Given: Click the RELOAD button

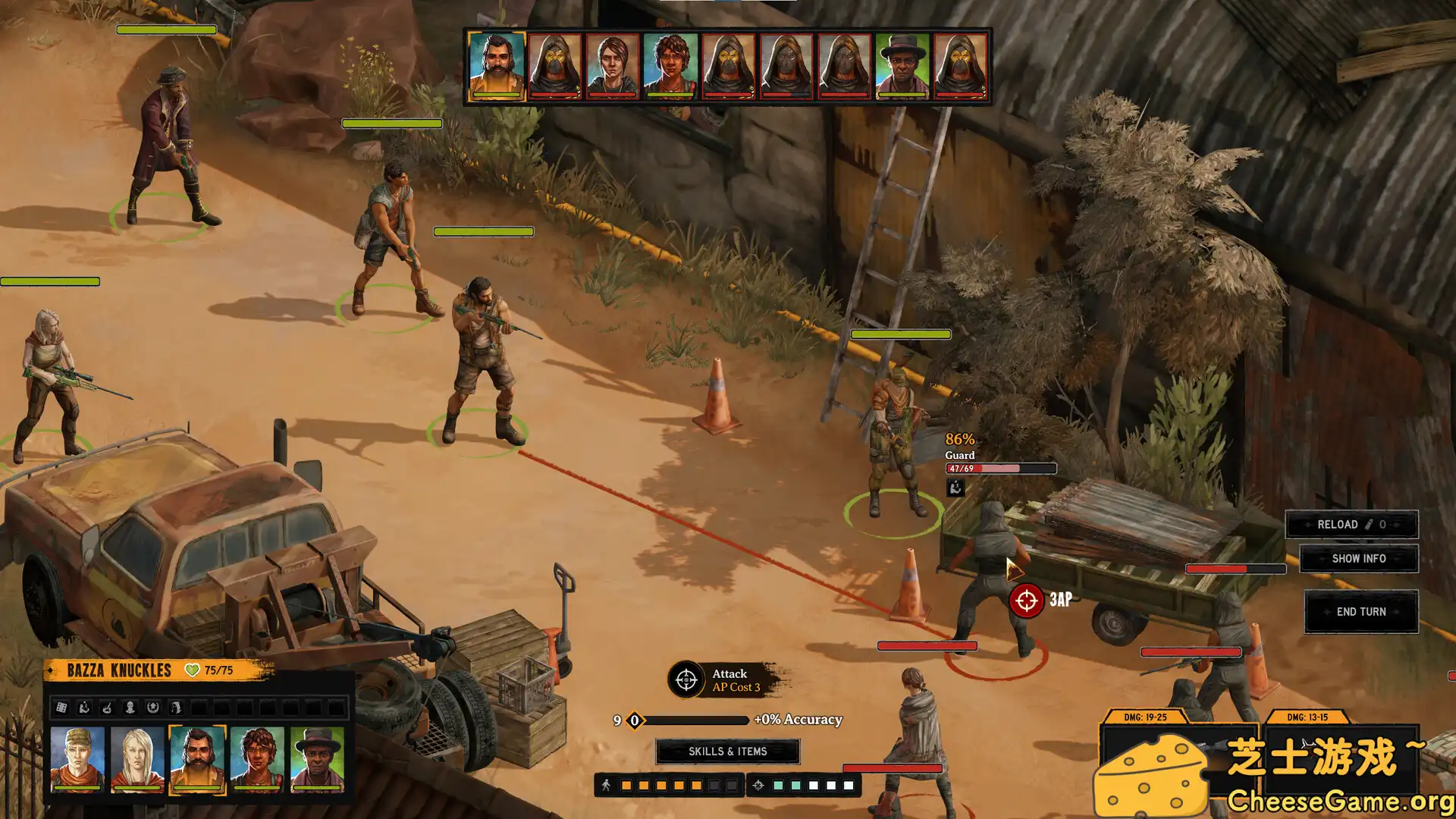Looking at the screenshot, I should pos(1351,525).
